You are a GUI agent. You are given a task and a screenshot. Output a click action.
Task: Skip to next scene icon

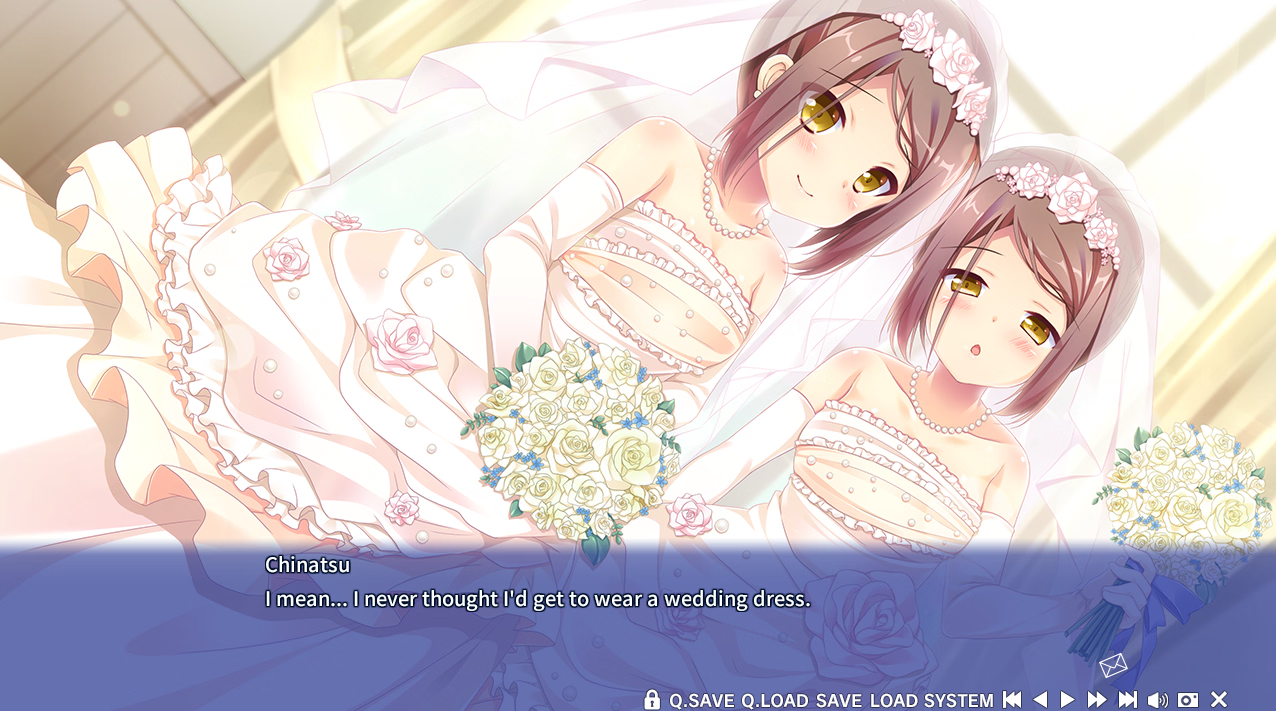(1128, 700)
